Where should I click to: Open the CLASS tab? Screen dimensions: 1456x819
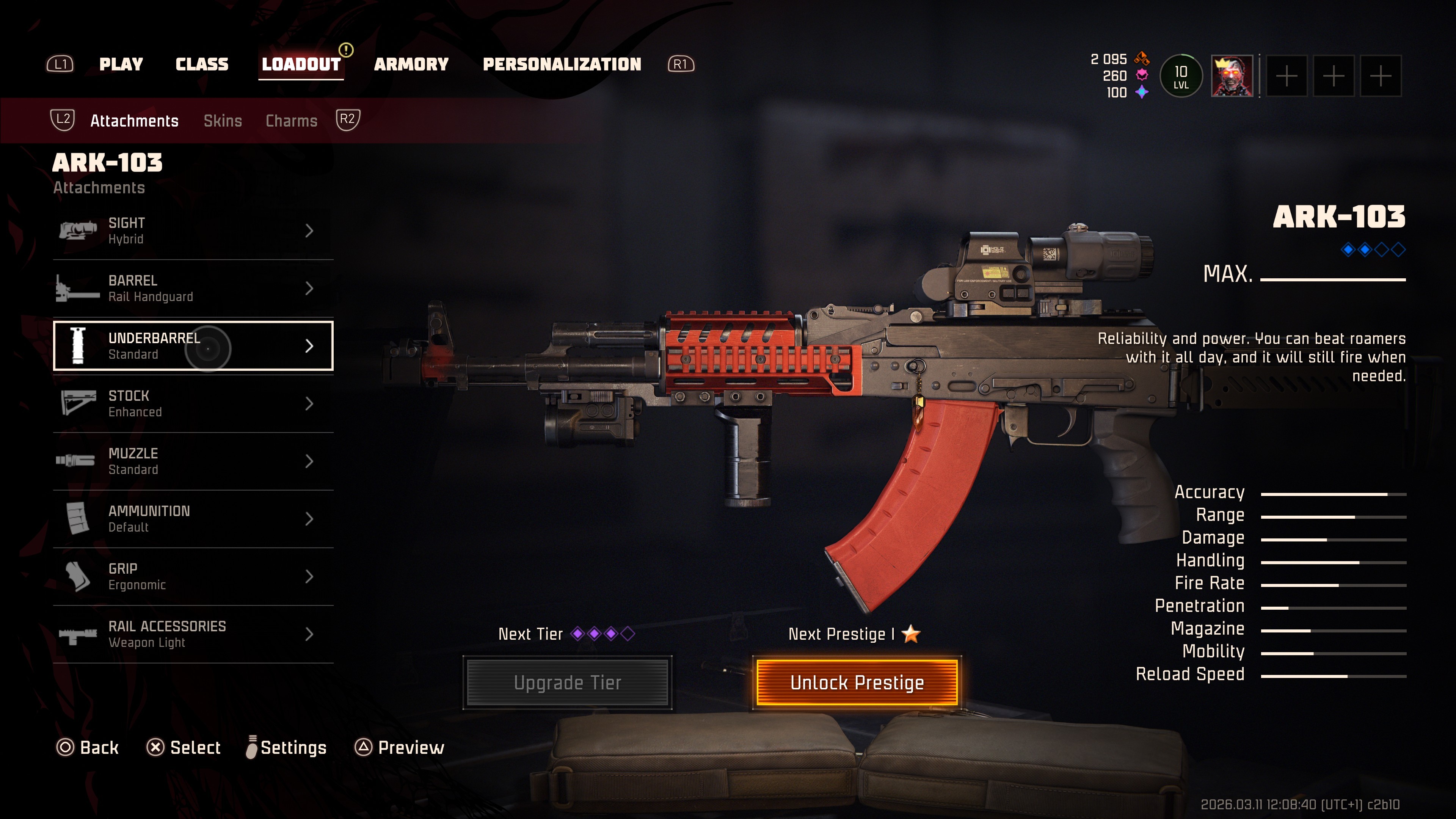click(202, 64)
